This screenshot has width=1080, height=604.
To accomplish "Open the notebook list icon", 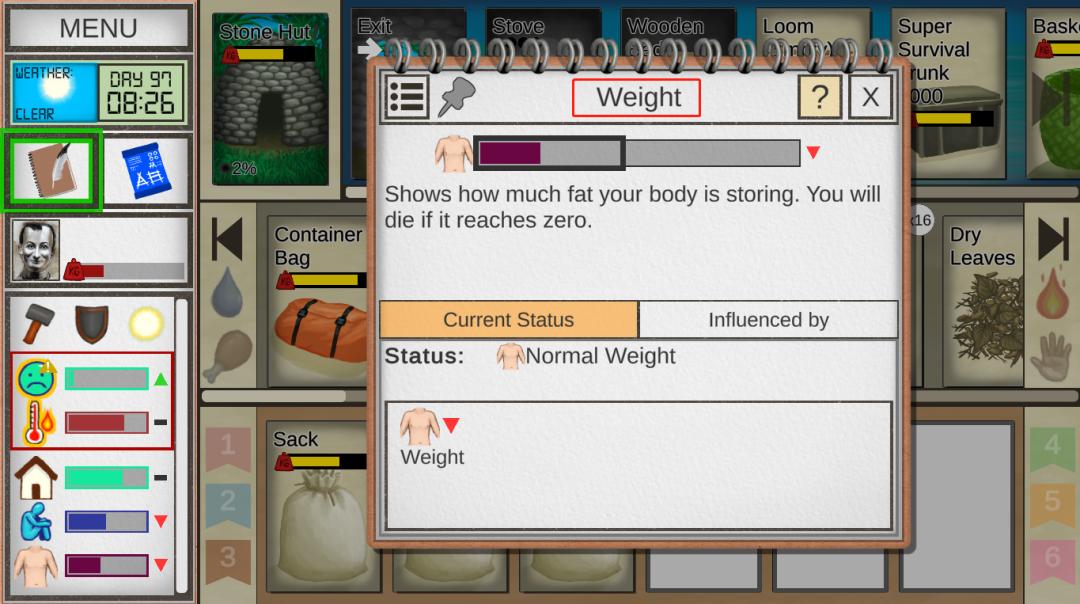I will [x=407, y=97].
